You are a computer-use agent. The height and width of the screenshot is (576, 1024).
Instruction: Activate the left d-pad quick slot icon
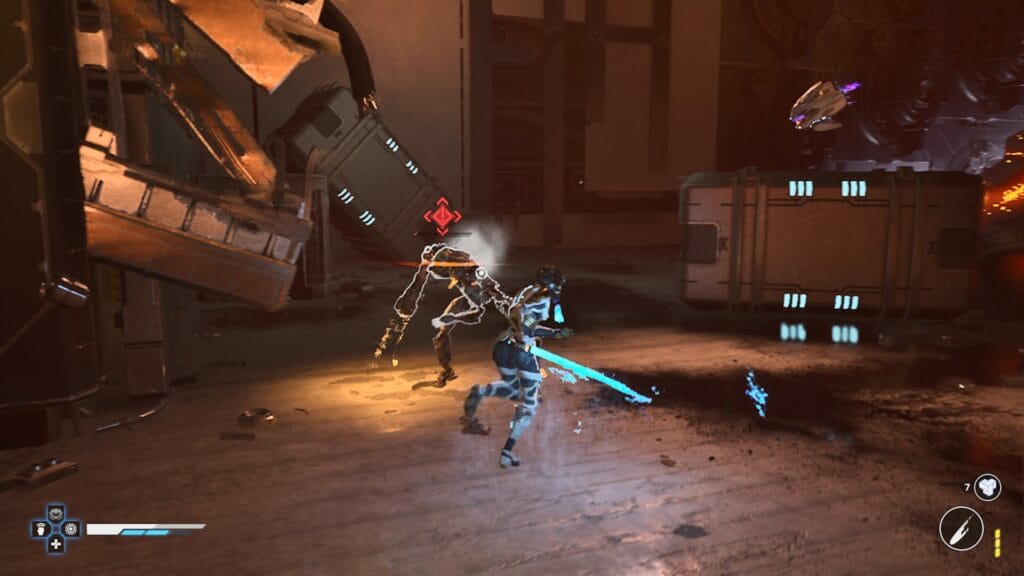[x=42, y=530]
